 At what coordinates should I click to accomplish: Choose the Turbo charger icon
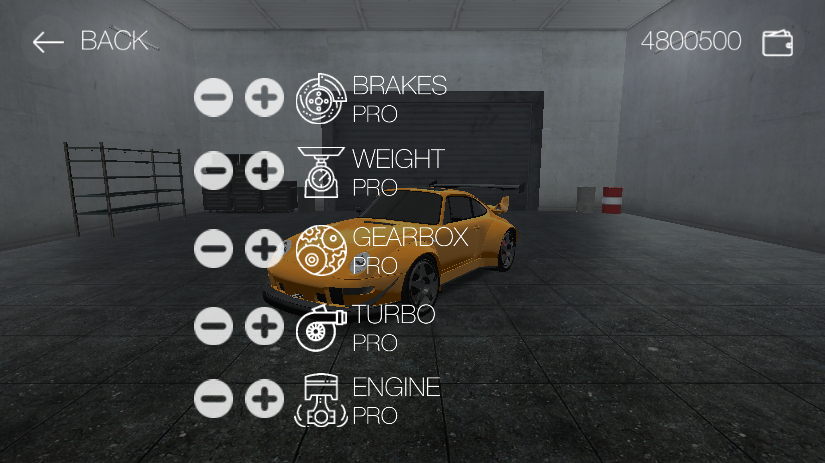point(321,327)
